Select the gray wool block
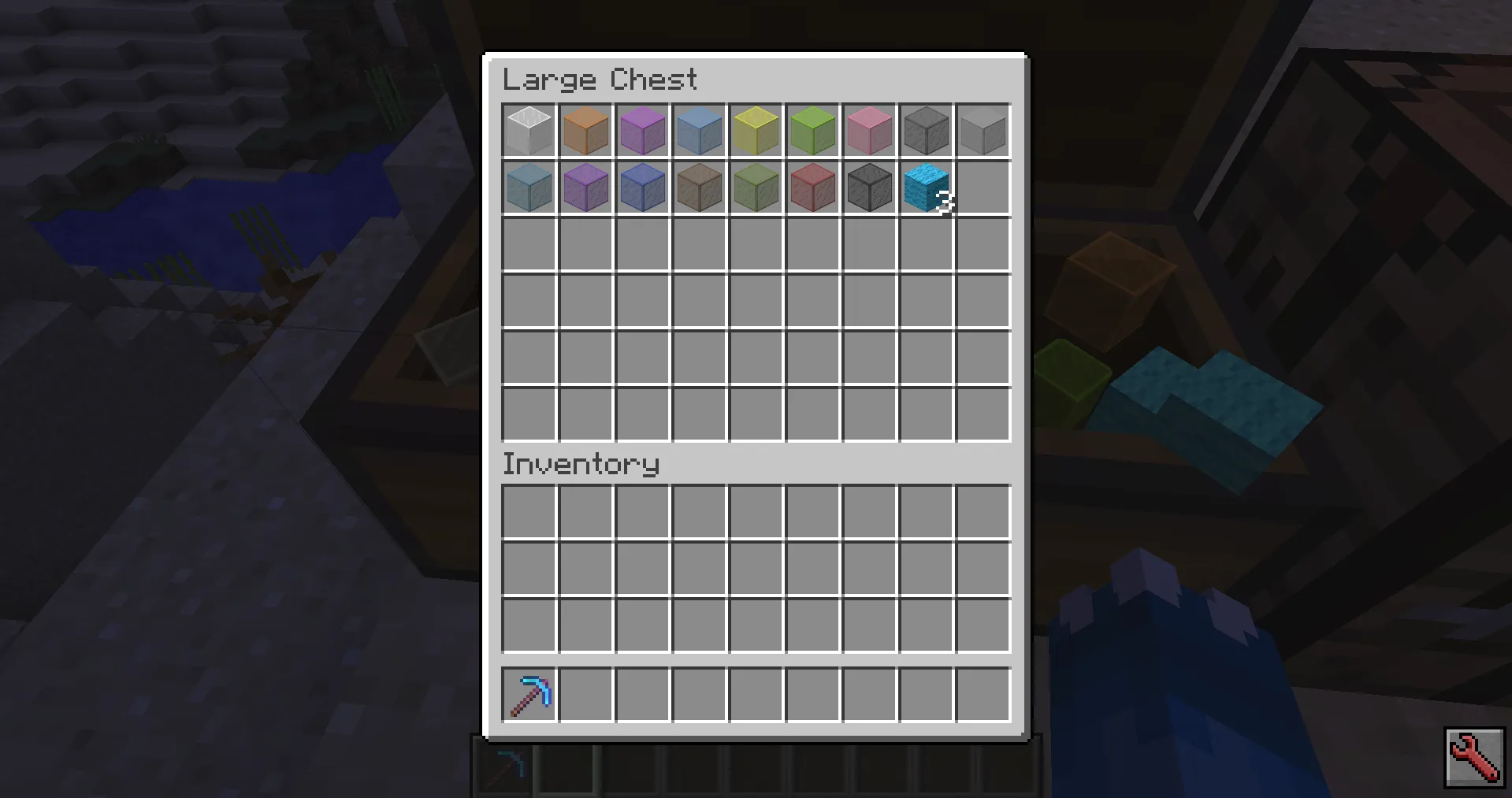The width and height of the screenshot is (1512, 798). (x=925, y=131)
